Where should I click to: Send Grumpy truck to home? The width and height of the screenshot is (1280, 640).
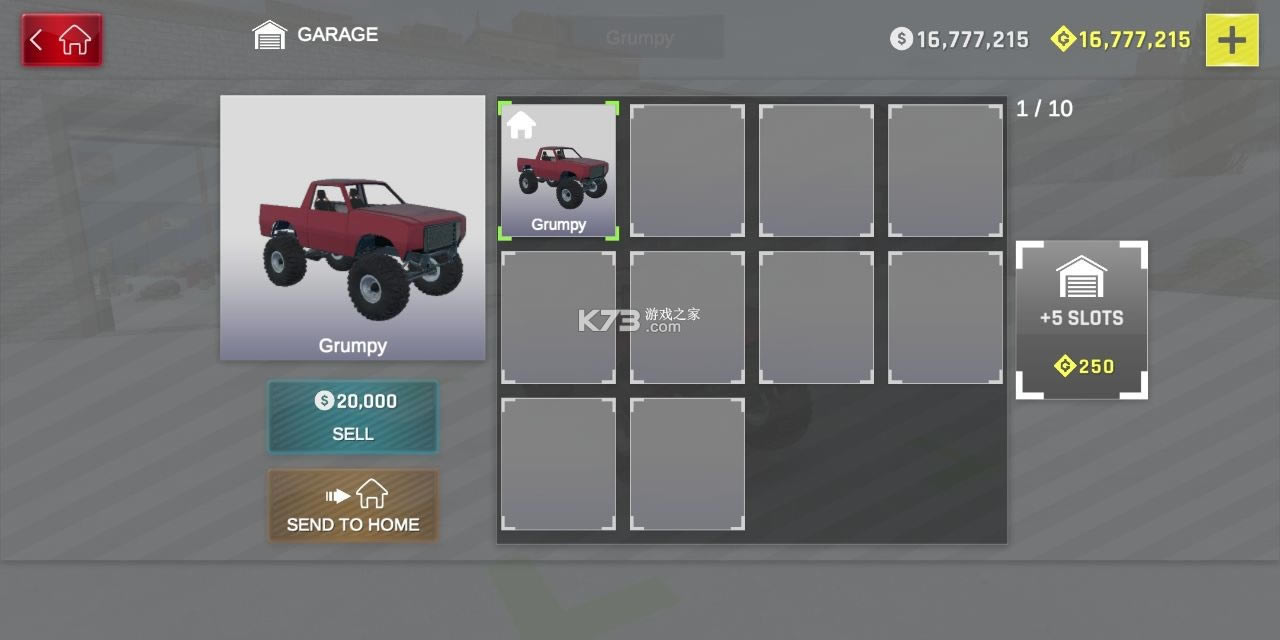coord(352,506)
